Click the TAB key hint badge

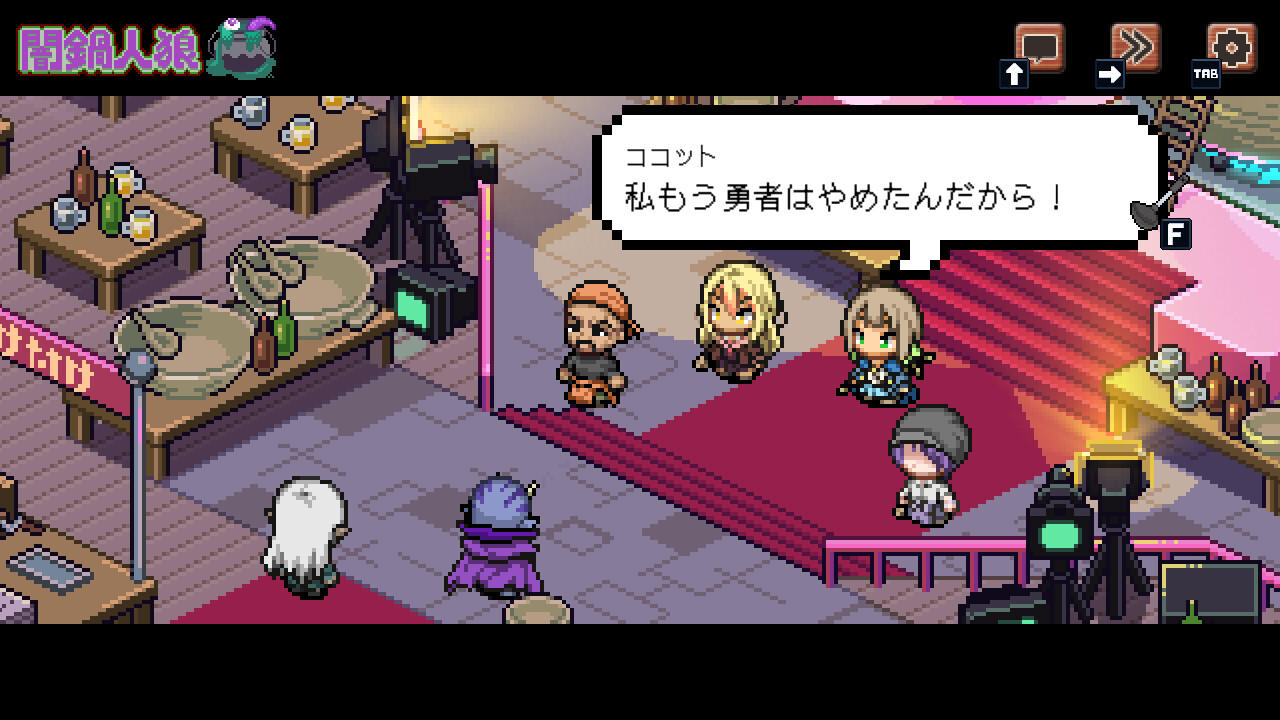(x=1206, y=74)
